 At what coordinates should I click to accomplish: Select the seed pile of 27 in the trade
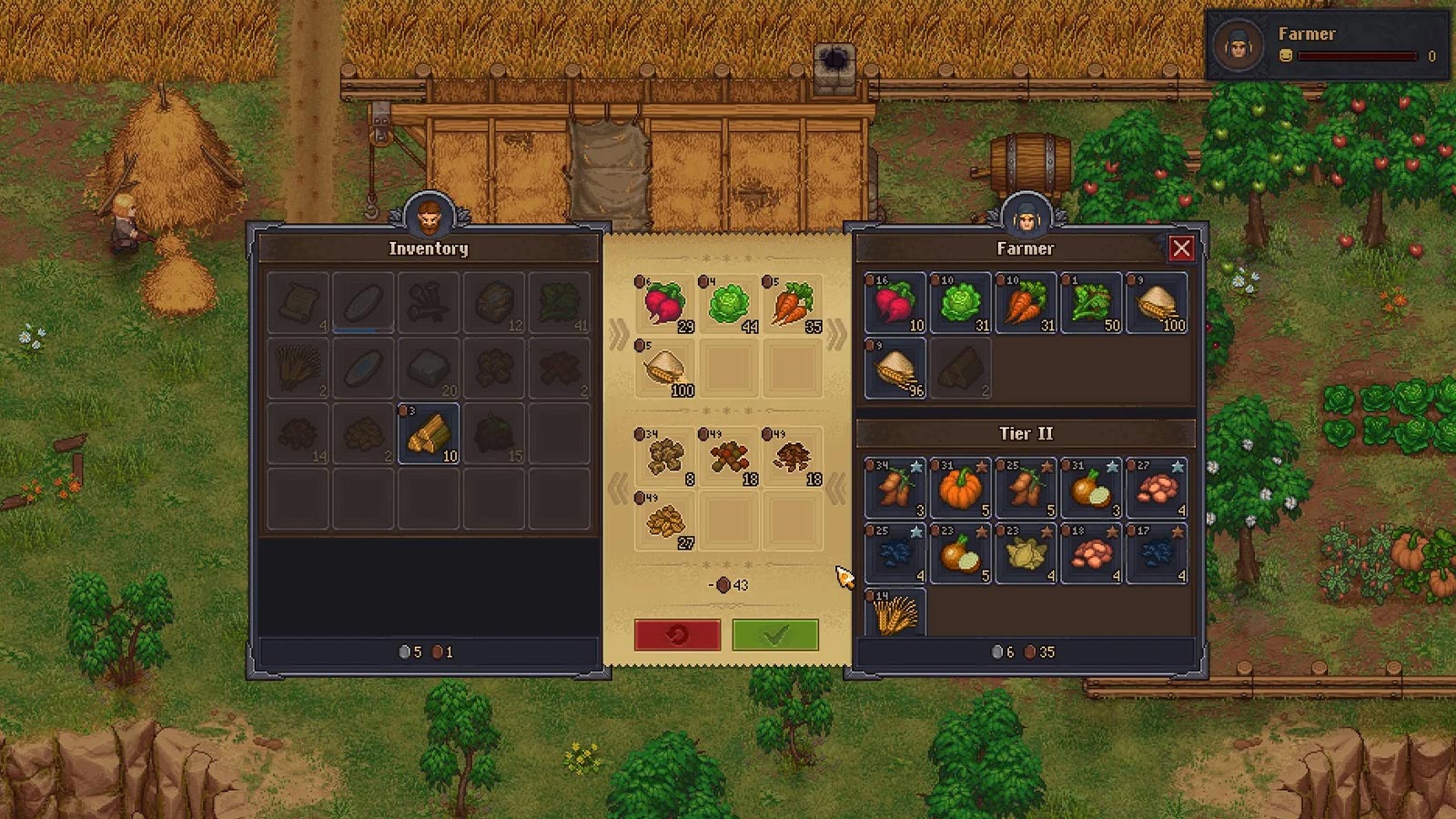point(664,521)
